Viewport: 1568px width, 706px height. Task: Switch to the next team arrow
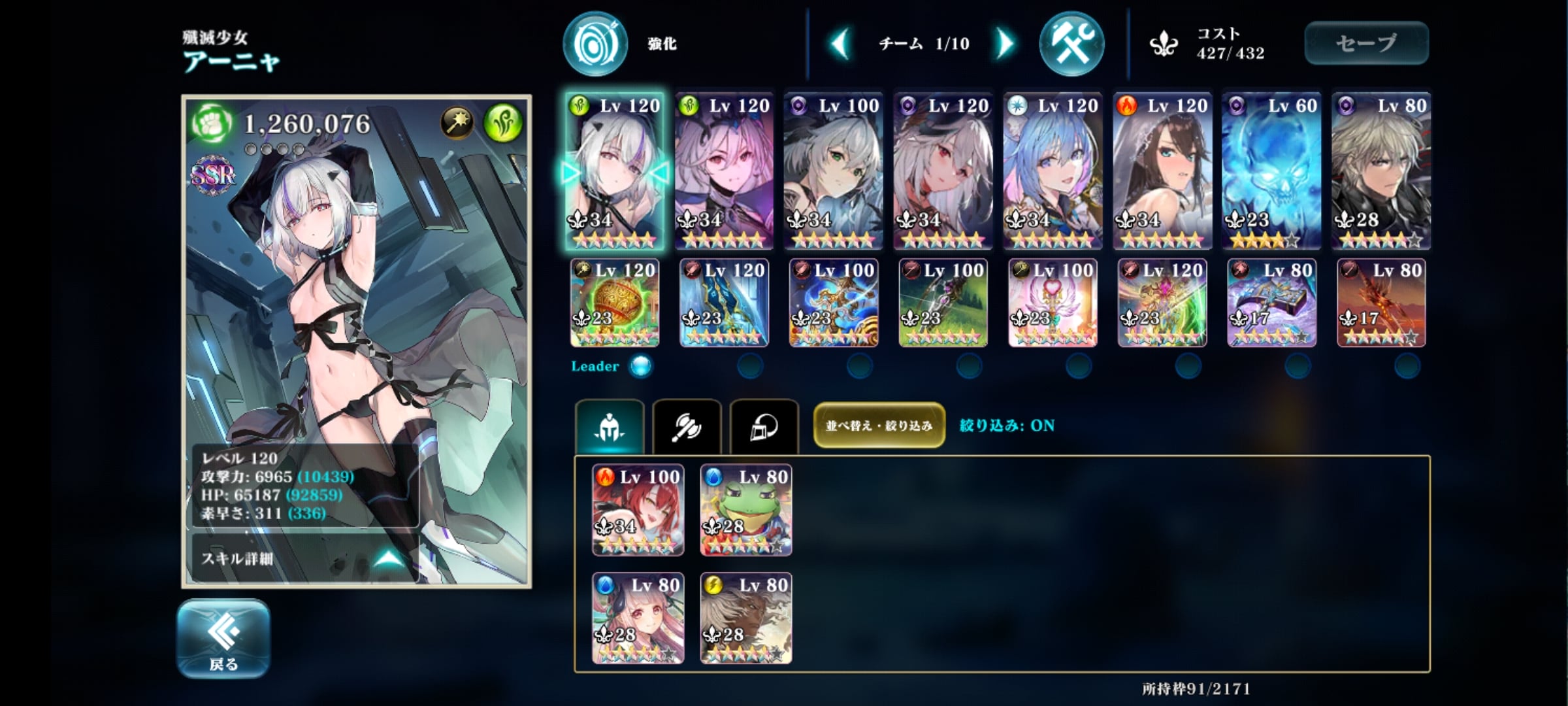coord(1004,44)
